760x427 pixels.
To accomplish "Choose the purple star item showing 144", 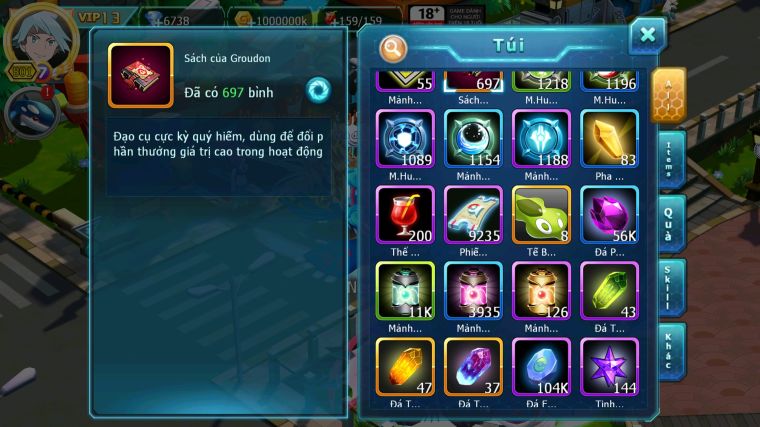I will (609, 366).
